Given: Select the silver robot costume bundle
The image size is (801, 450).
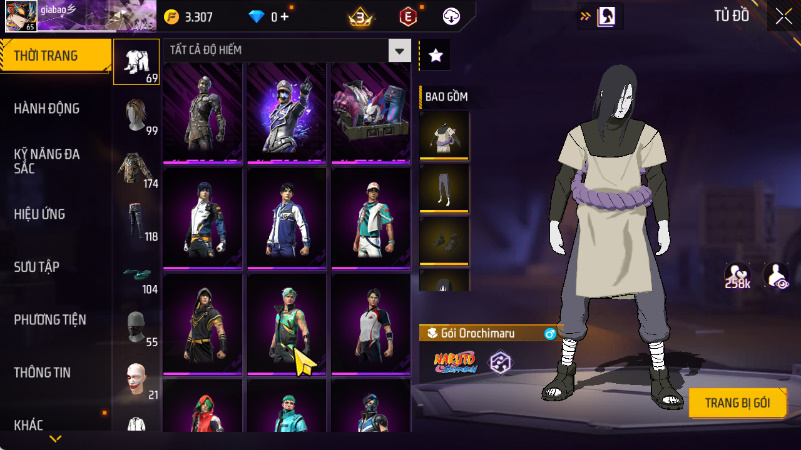Looking at the screenshot, I should (203, 111).
